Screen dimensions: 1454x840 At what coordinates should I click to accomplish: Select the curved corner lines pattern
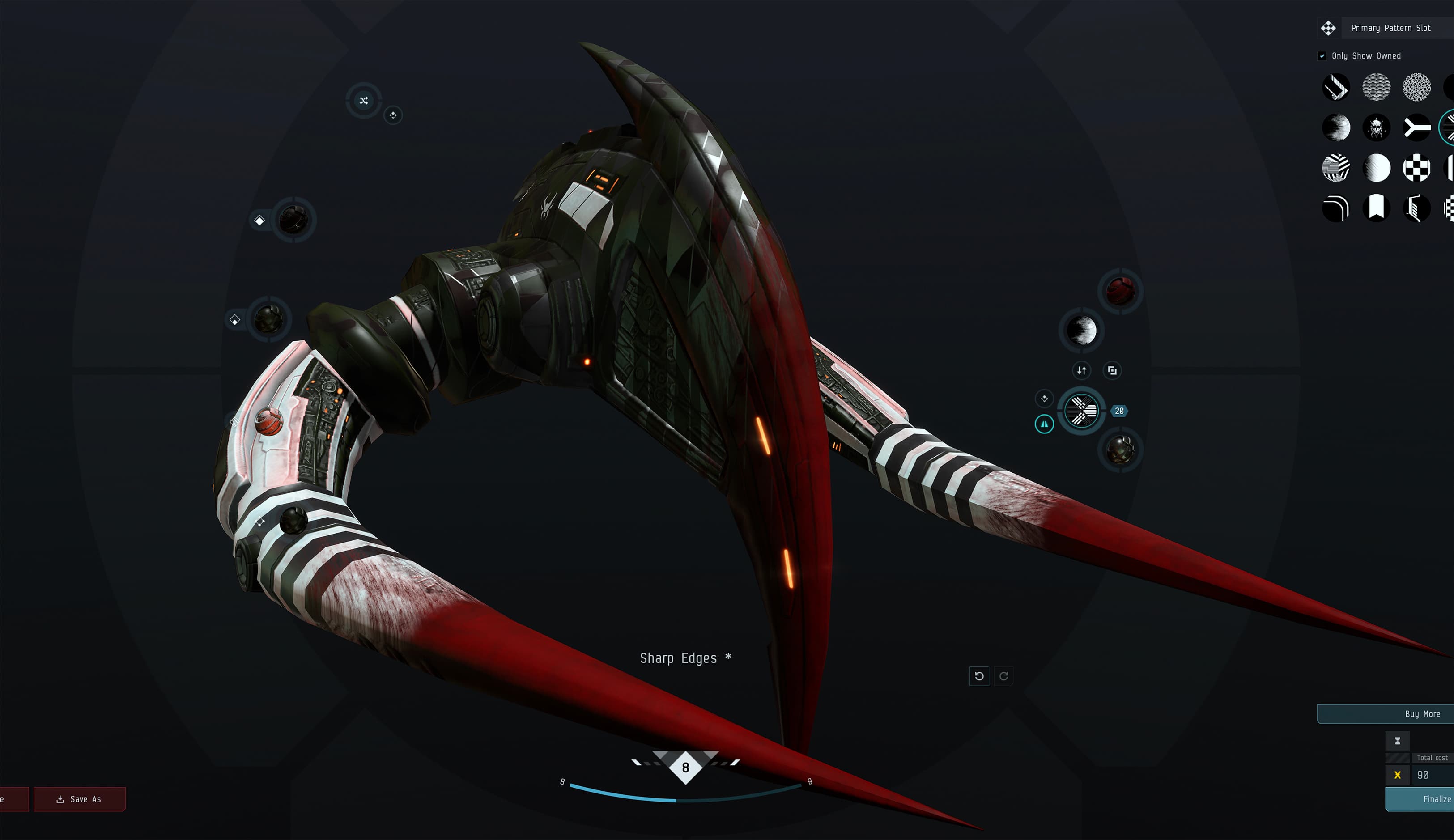pyautogui.click(x=1336, y=208)
